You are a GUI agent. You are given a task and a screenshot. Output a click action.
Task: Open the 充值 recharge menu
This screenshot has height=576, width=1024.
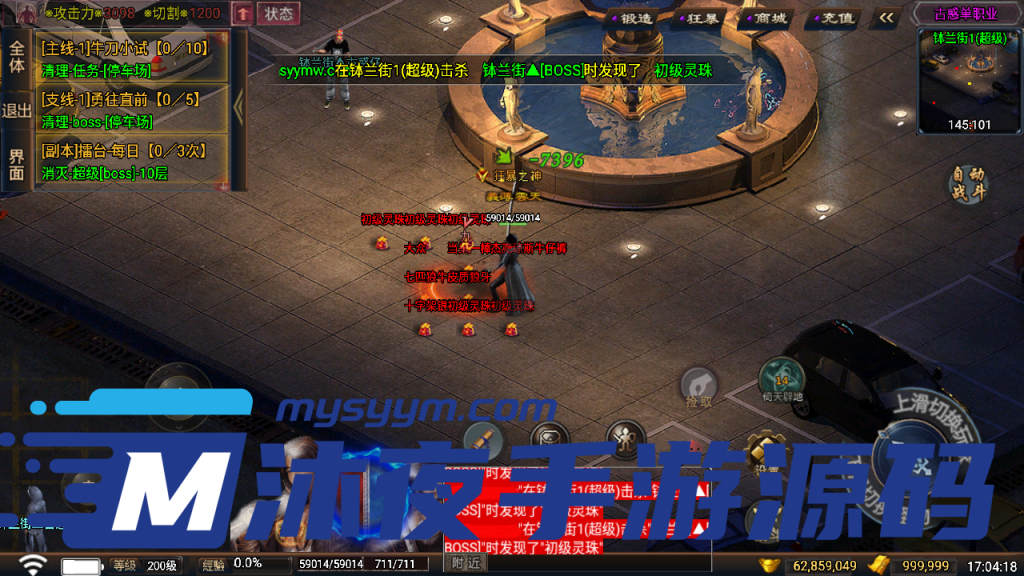835,18
